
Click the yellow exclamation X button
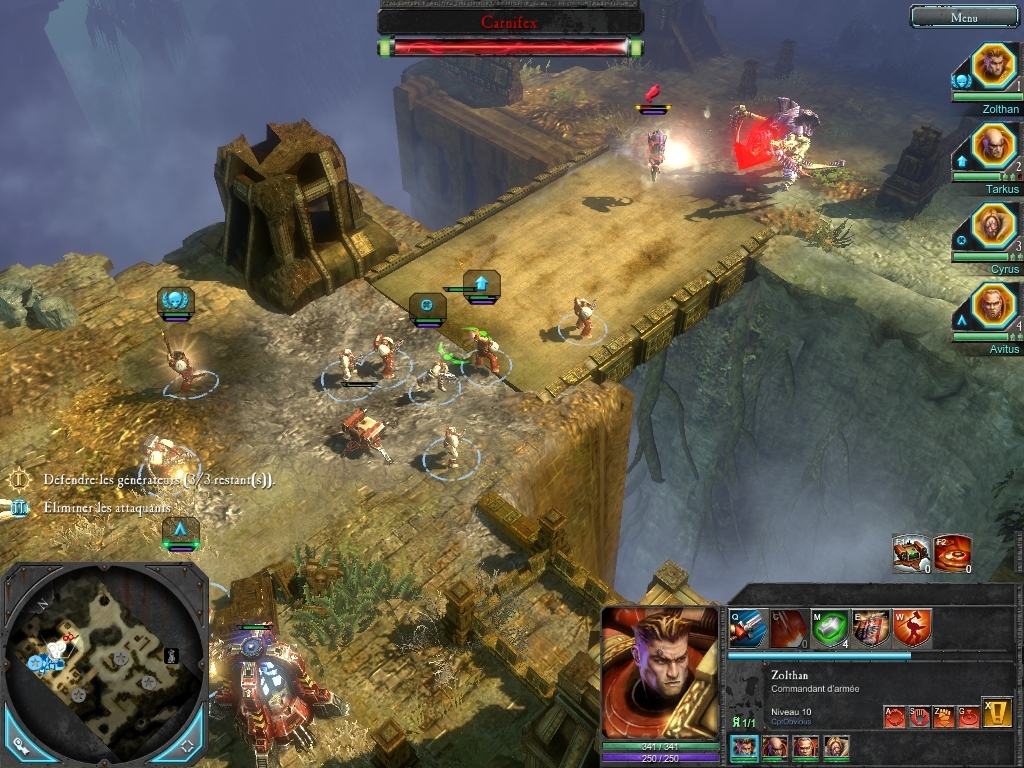(x=996, y=711)
